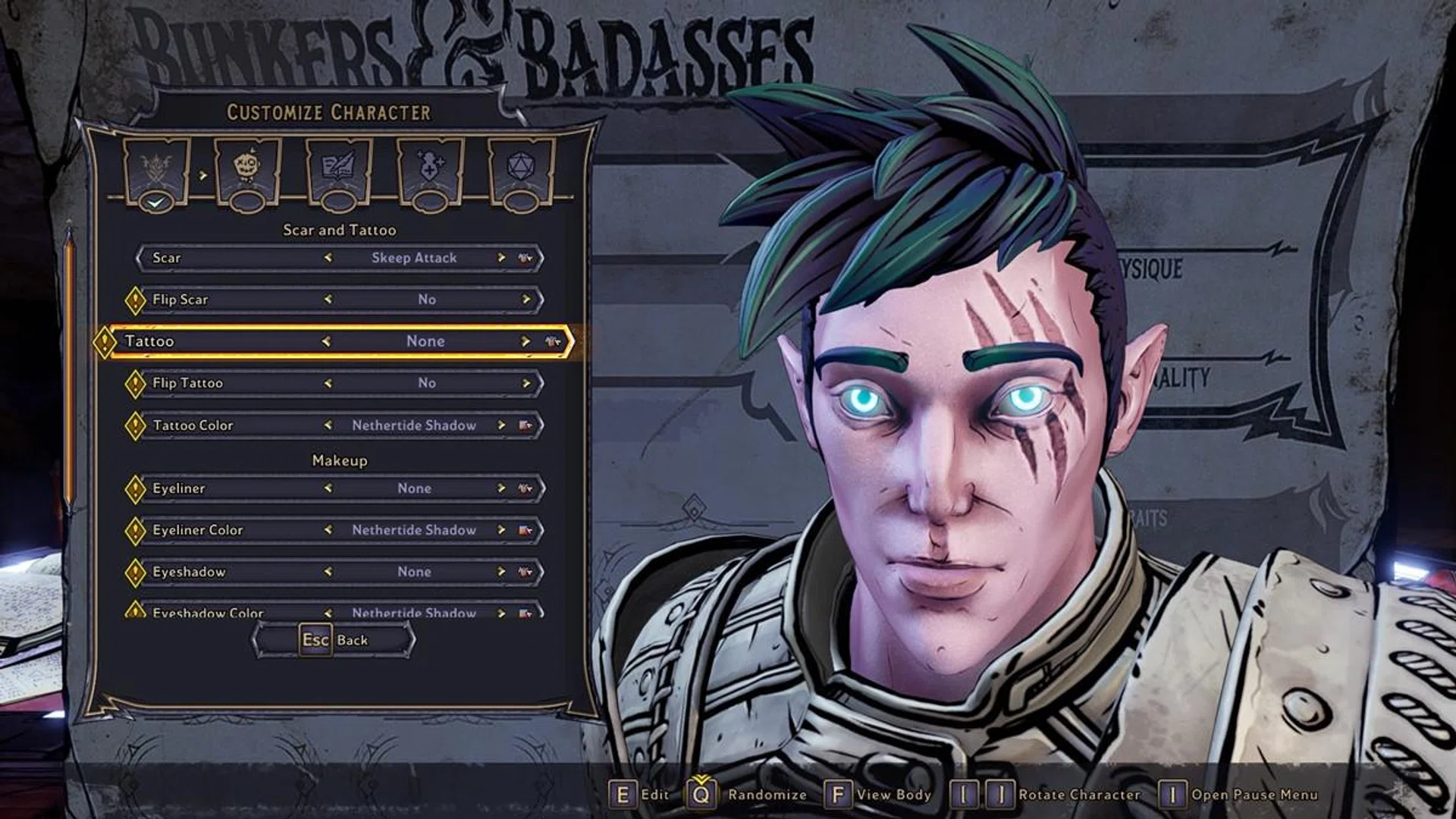This screenshot has width=1456, height=819.
Task: Select the Flip Tattoo row
Action: [227, 383]
